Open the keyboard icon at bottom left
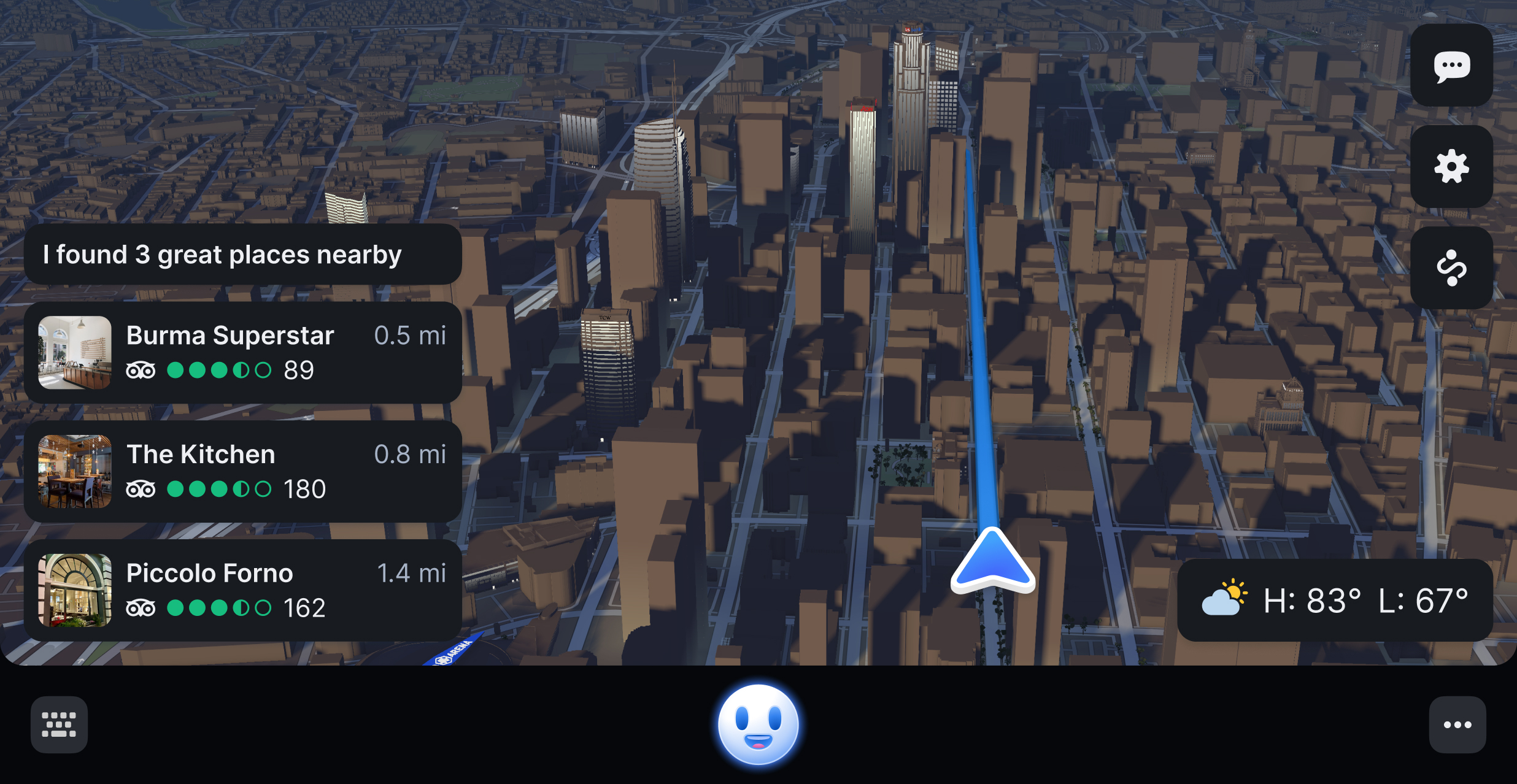 59,724
